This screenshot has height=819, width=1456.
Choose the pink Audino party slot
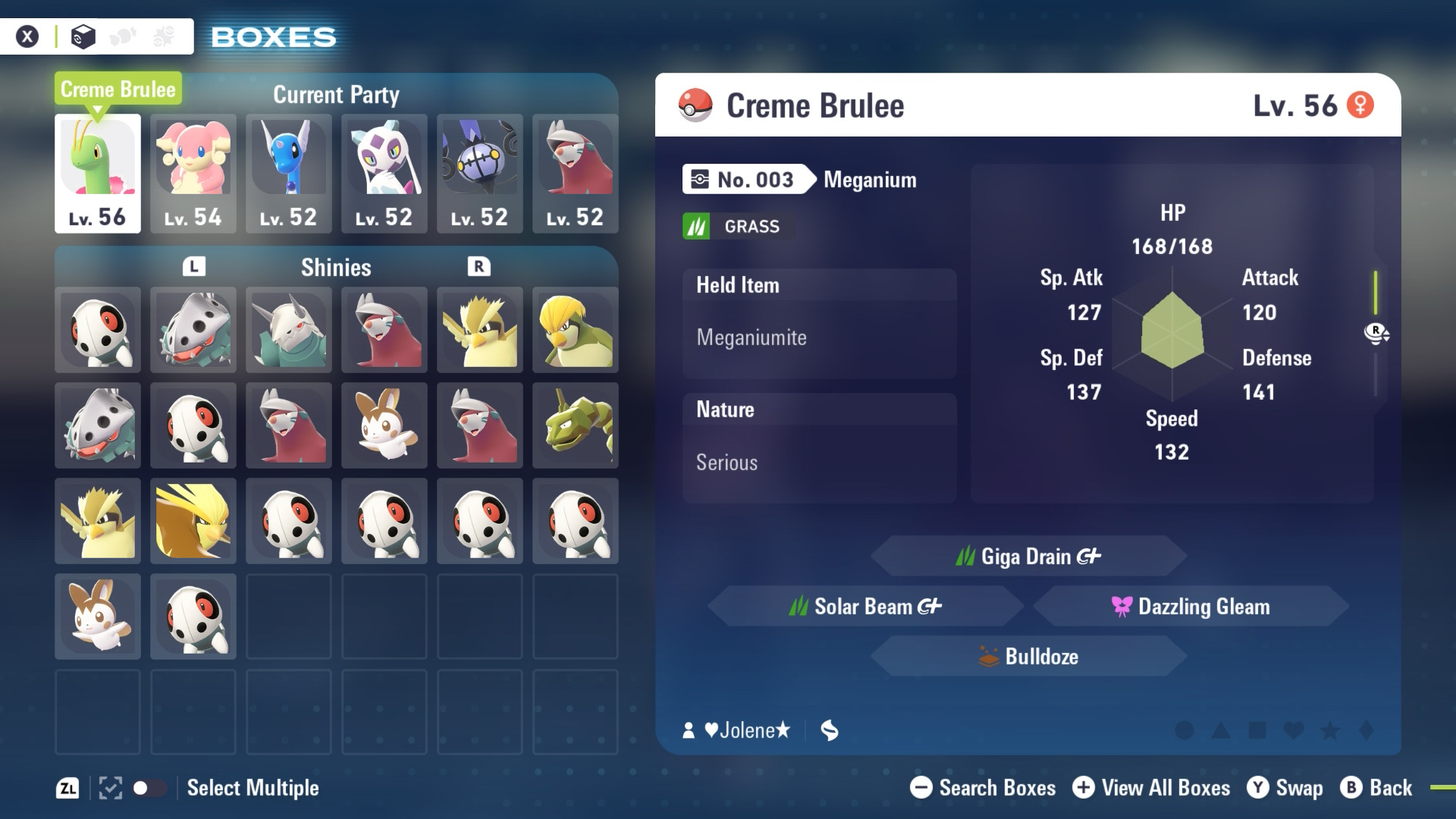pos(193,173)
